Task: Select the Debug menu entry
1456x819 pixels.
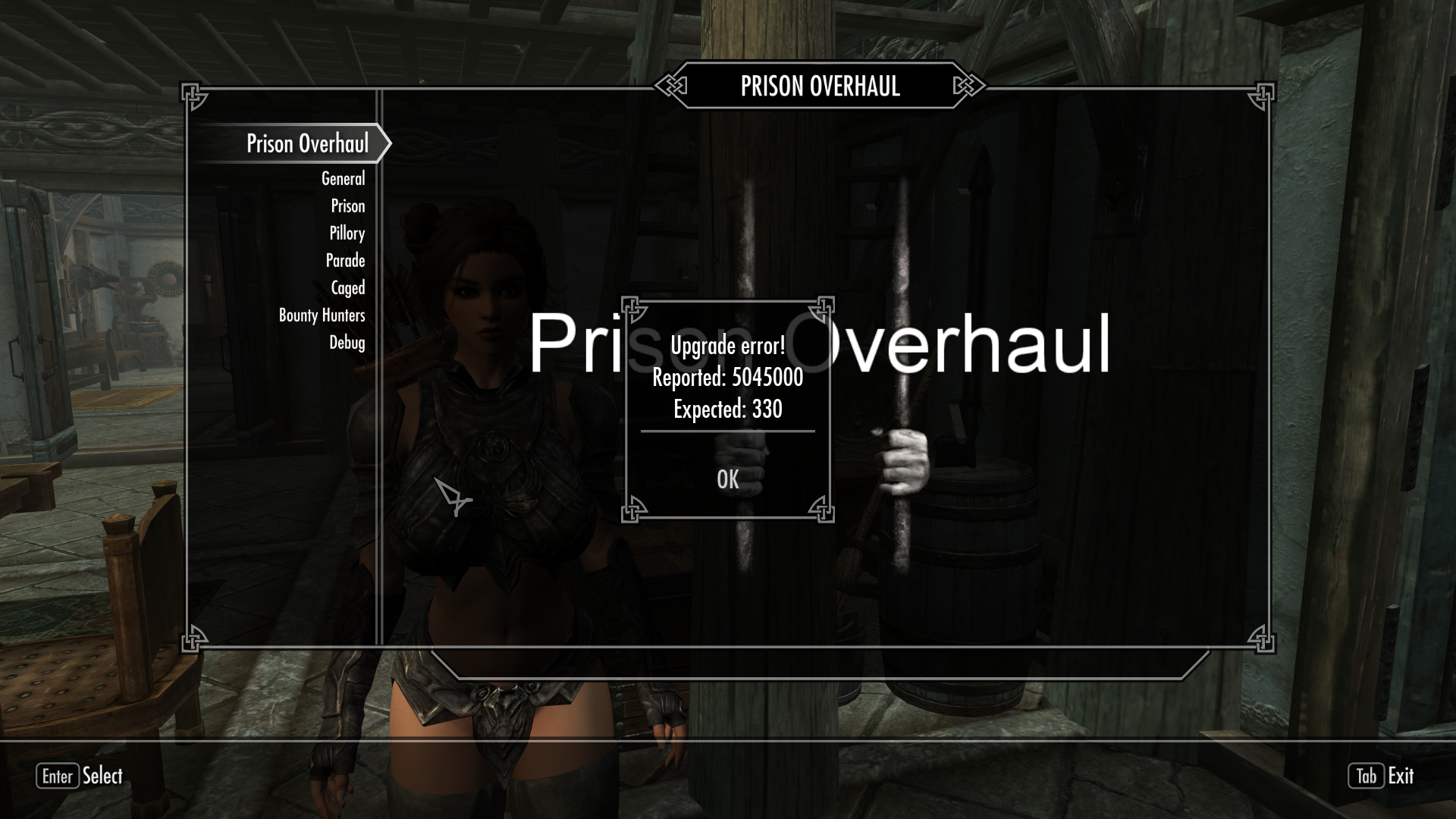Action: coord(348,343)
